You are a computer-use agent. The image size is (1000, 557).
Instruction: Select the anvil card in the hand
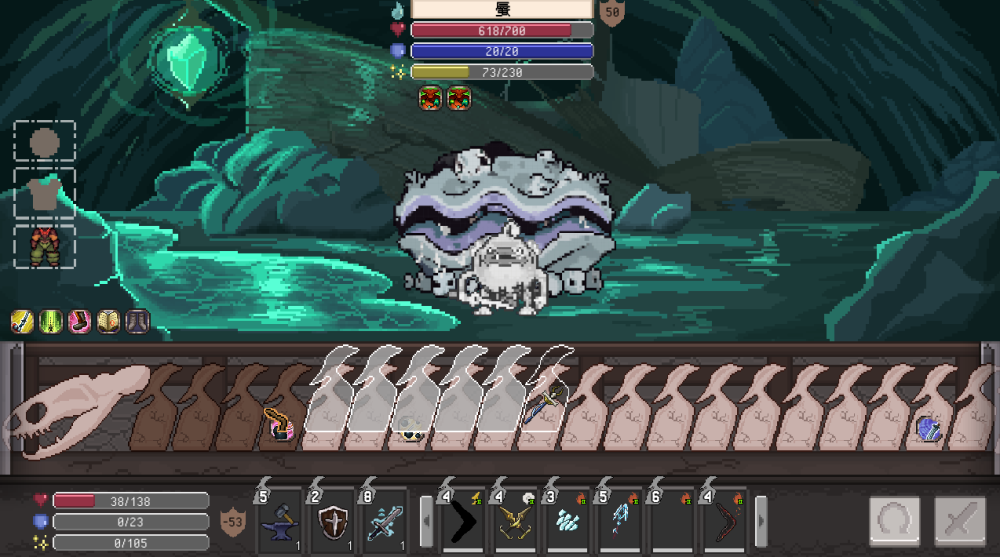pyautogui.click(x=281, y=521)
